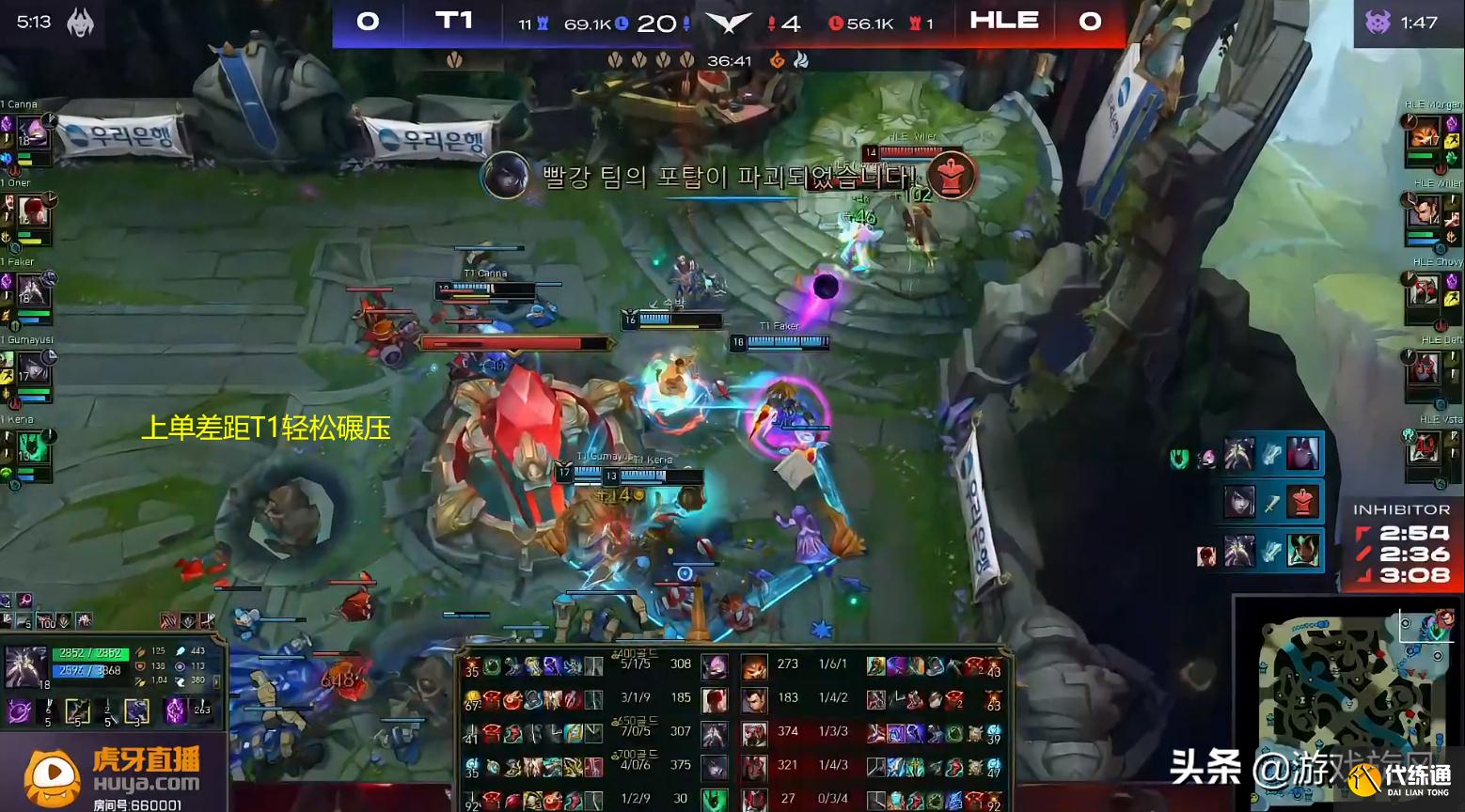1465x812 pixels.
Task: Click the purple orb ability icon
Action: (x=20, y=712)
